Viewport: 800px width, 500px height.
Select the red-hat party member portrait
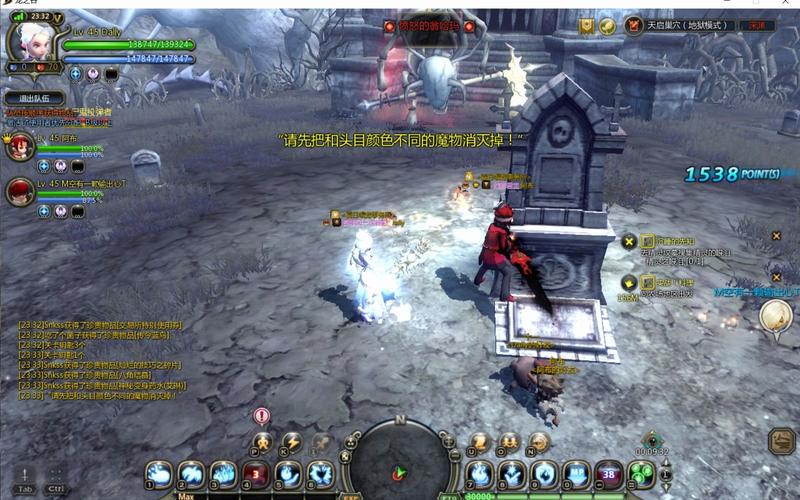tap(20, 191)
